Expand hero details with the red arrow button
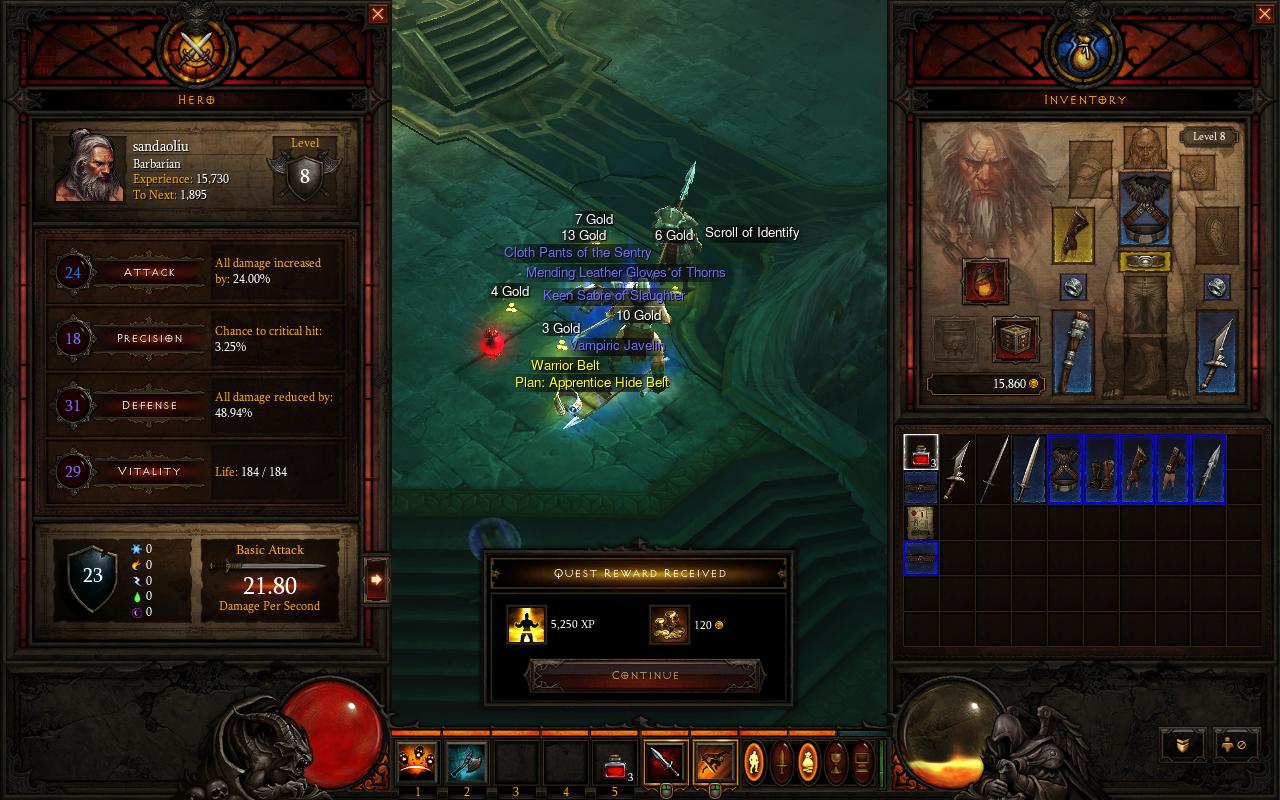This screenshot has height=800, width=1280. [376, 579]
